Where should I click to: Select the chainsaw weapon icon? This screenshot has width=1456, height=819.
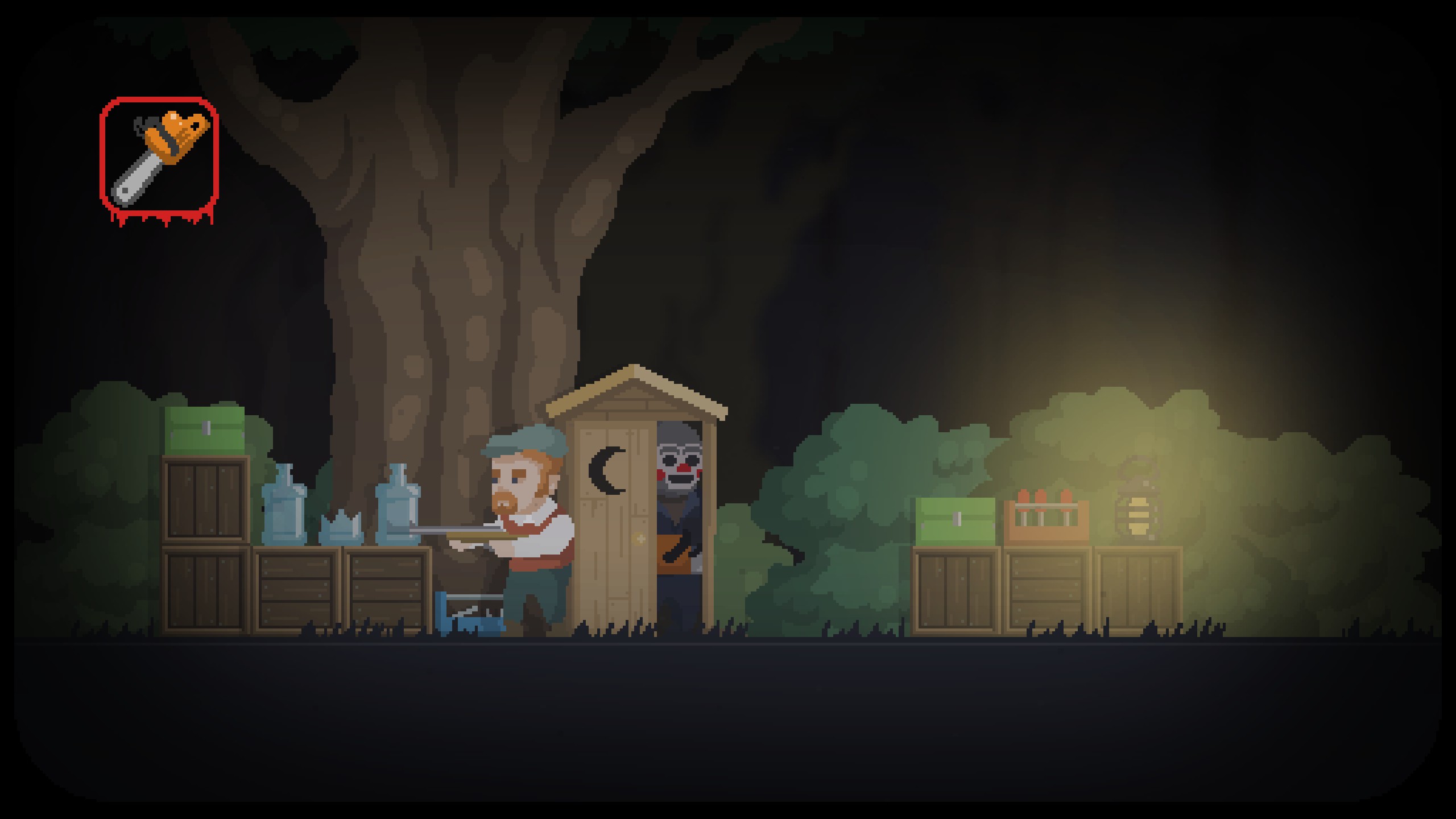[x=159, y=156]
